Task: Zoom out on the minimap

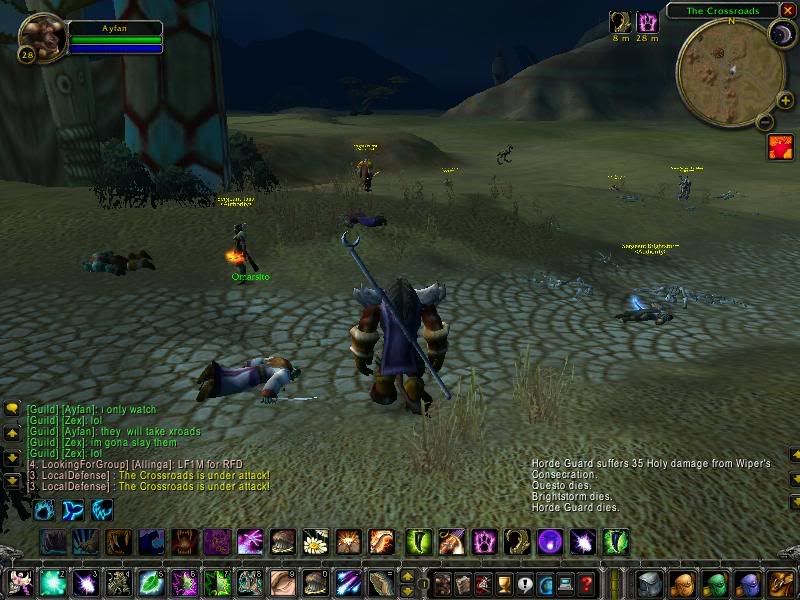Action: 765,123
